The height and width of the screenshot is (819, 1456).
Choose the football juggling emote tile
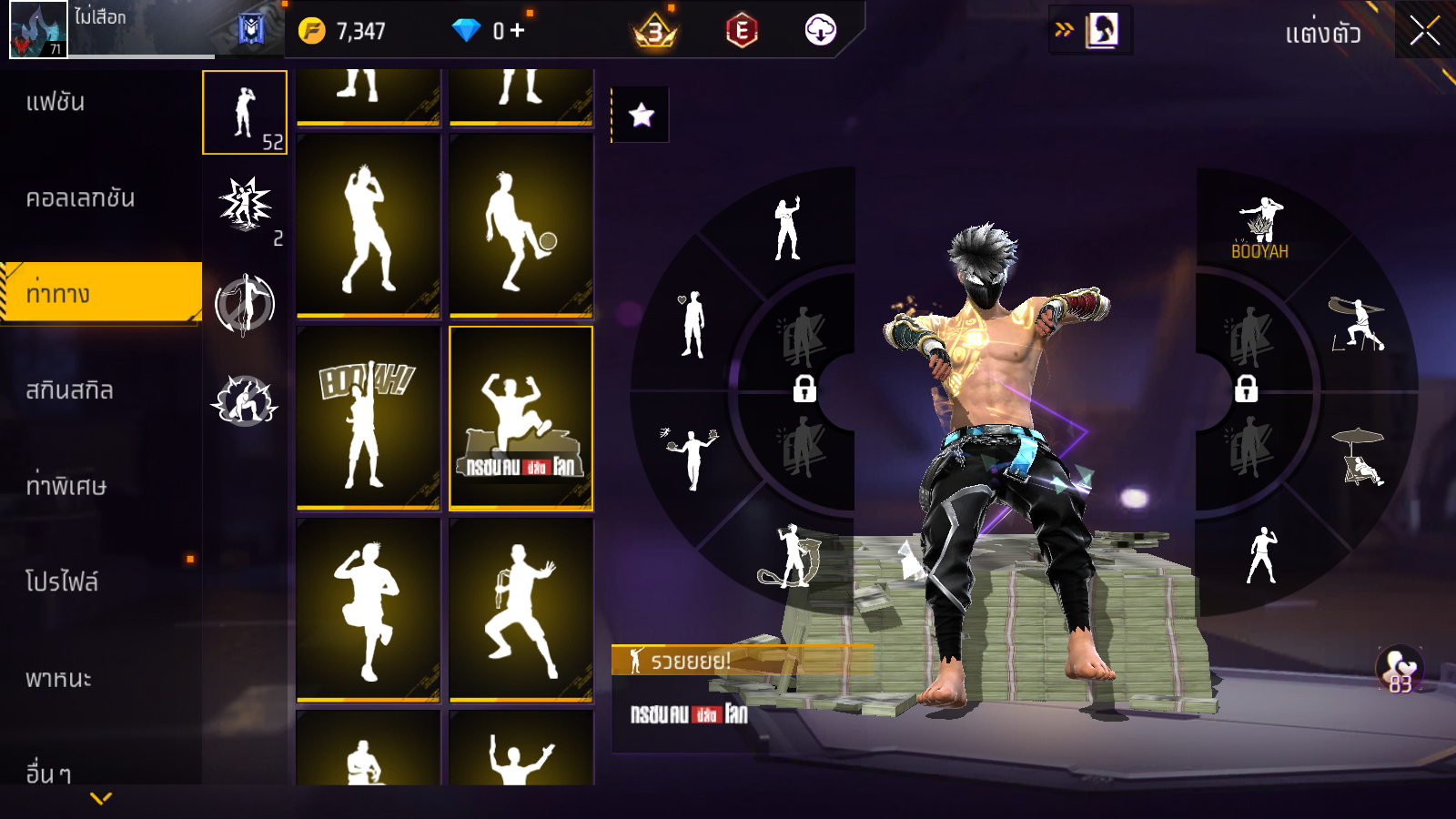point(521,227)
